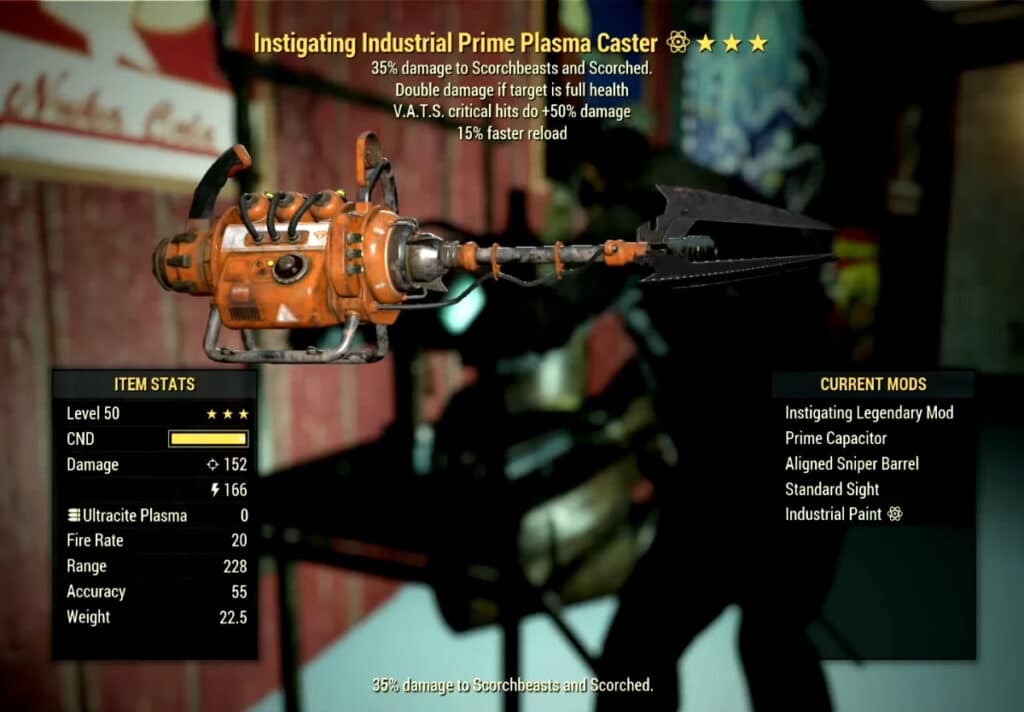Select the Industrial Paint mod
This screenshot has width=1024, height=712.
[x=843, y=514]
